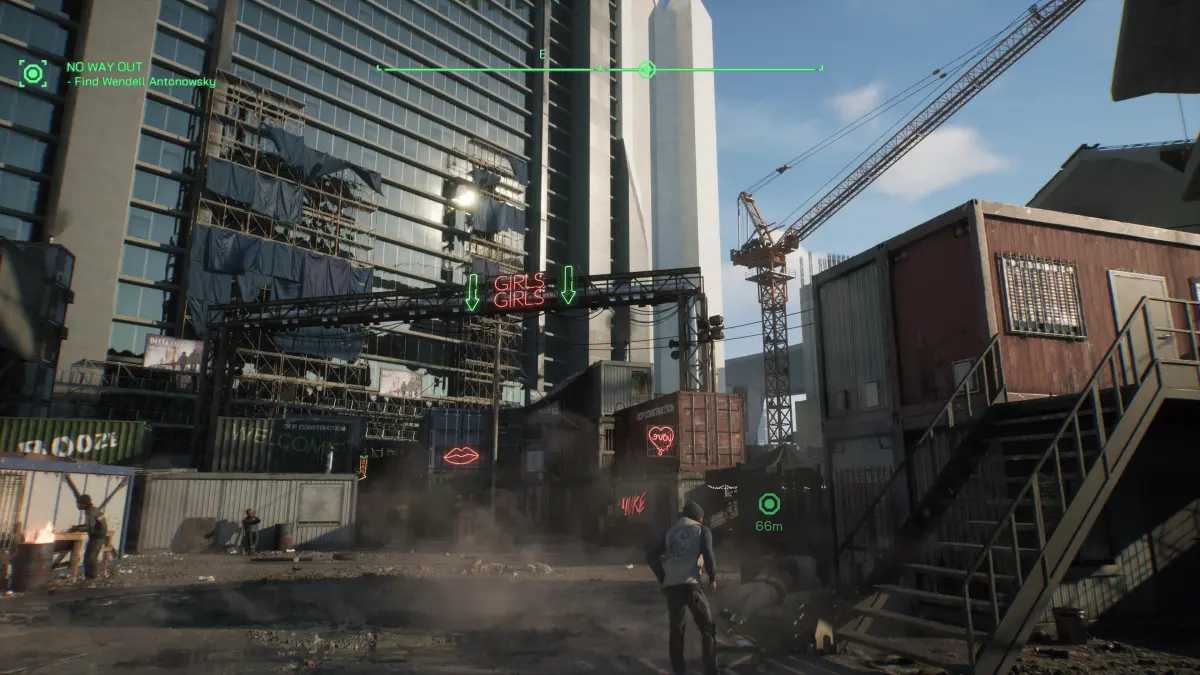1200x675 pixels.
Task: Click the 66m objective waypoint marker
Action: tap(768, 503)
